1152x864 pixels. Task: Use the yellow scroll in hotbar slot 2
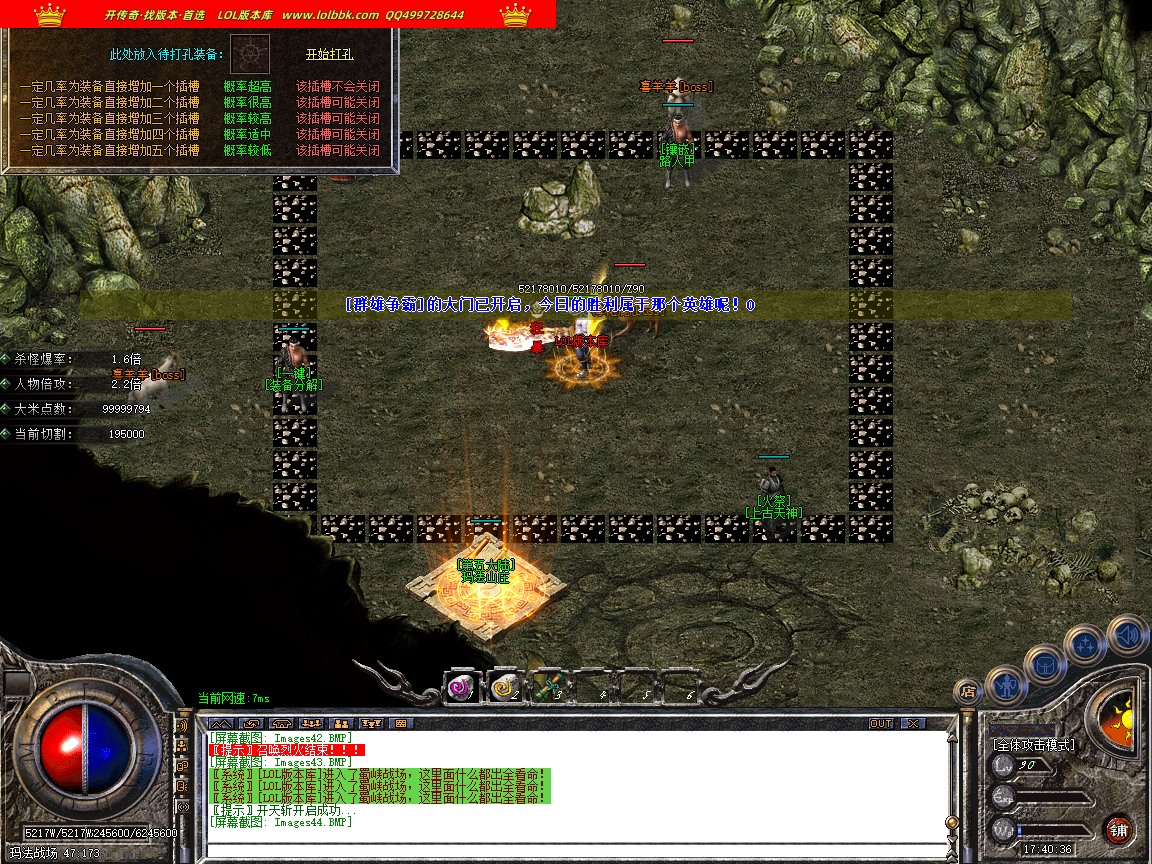503,687
